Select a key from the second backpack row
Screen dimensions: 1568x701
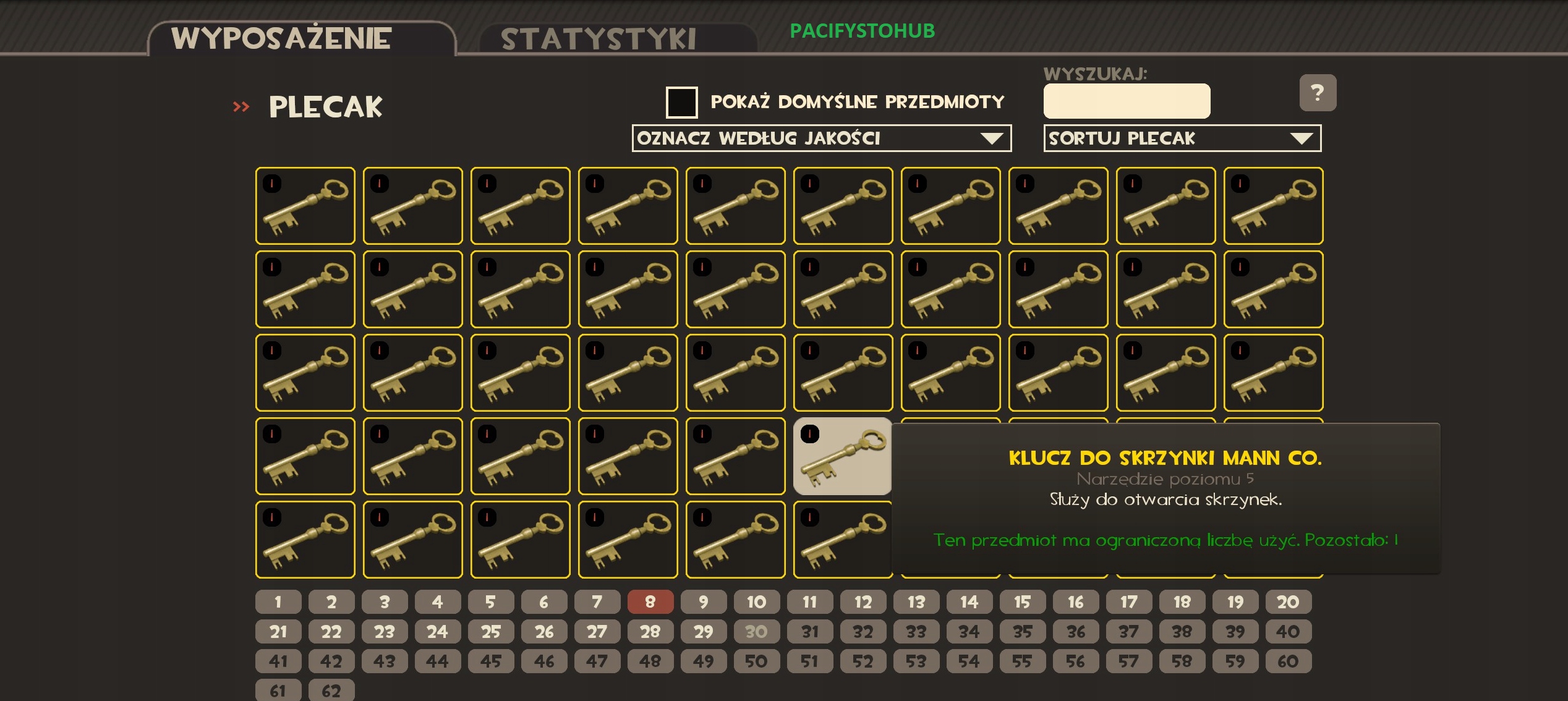point(305,289)
